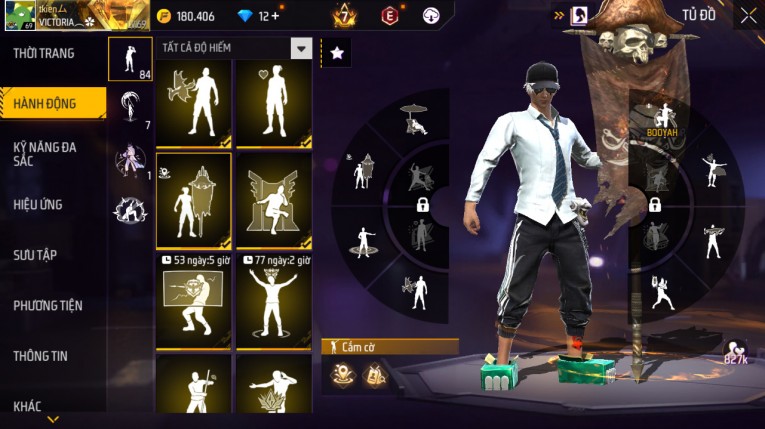The height and width of the screenshot is (429, 765).
Task: Choose the throne sitting emote
Action: (274, 200)
